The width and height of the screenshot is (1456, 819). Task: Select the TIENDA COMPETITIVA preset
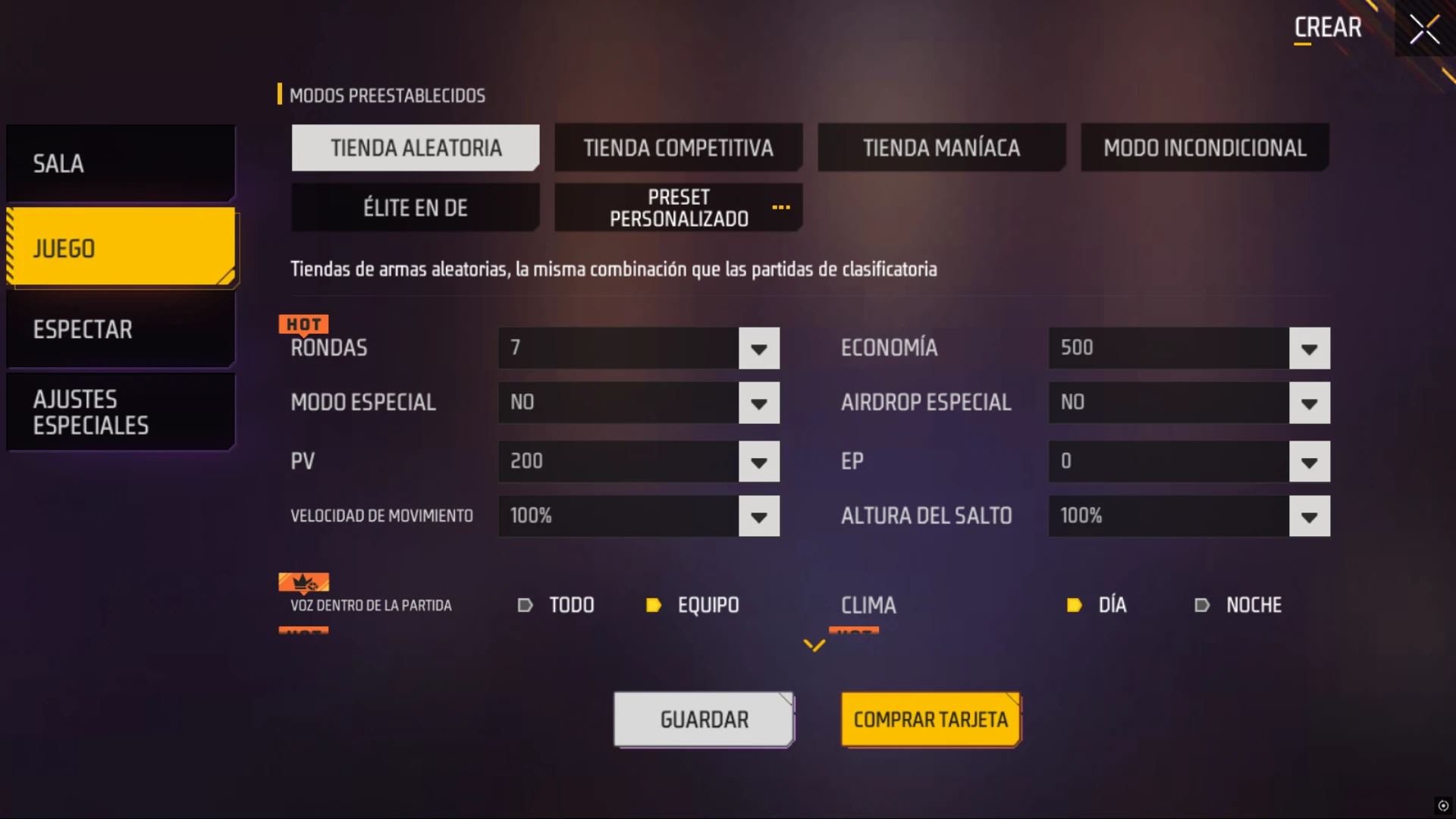[678, 147]
